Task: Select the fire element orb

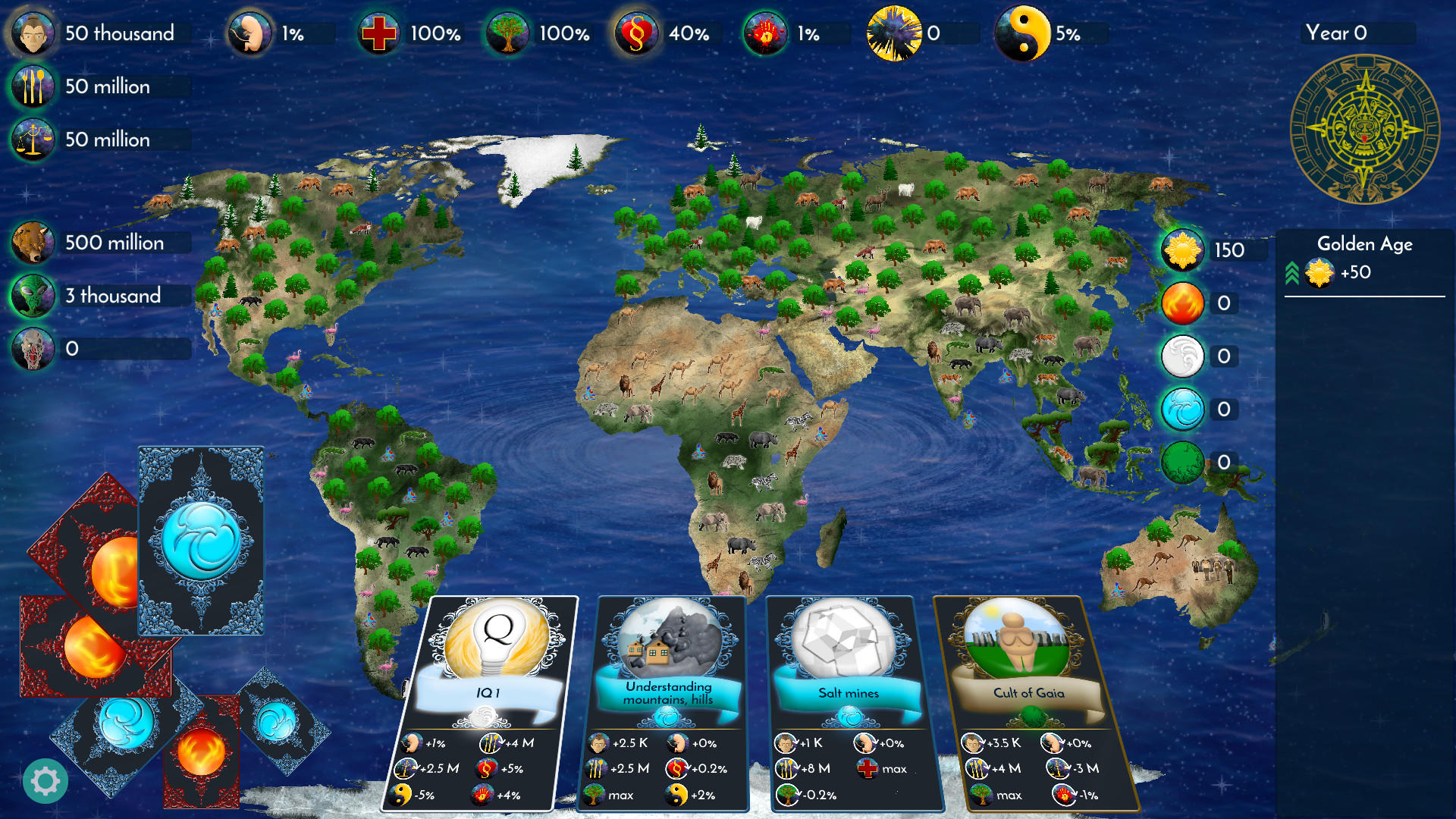Action: pos(1182,303)
